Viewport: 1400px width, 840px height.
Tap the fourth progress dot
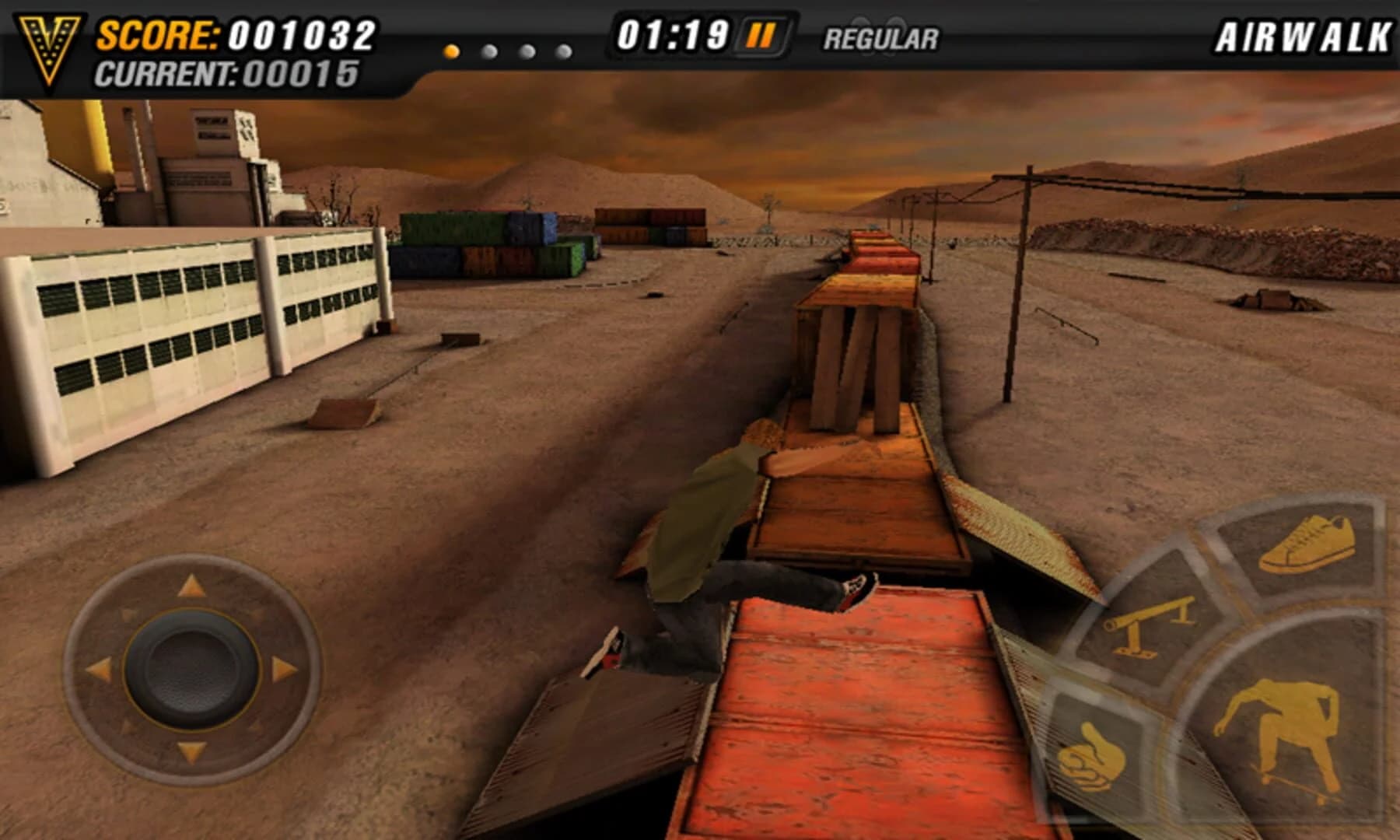point(562,51)
